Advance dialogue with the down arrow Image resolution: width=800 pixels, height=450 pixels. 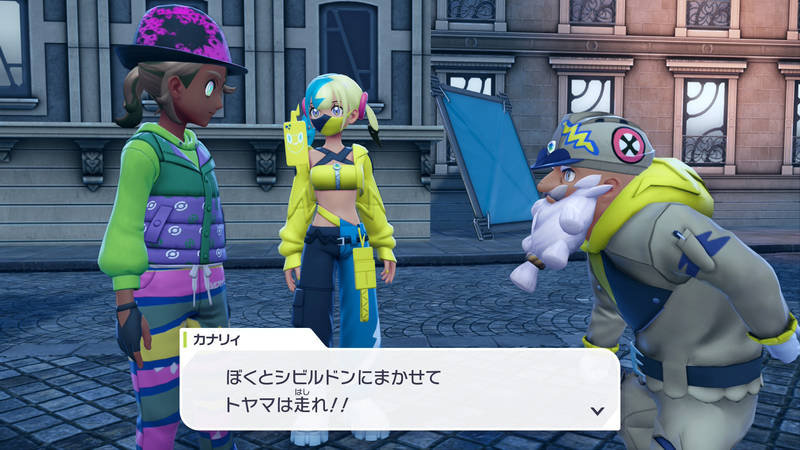tap(597, 410)
